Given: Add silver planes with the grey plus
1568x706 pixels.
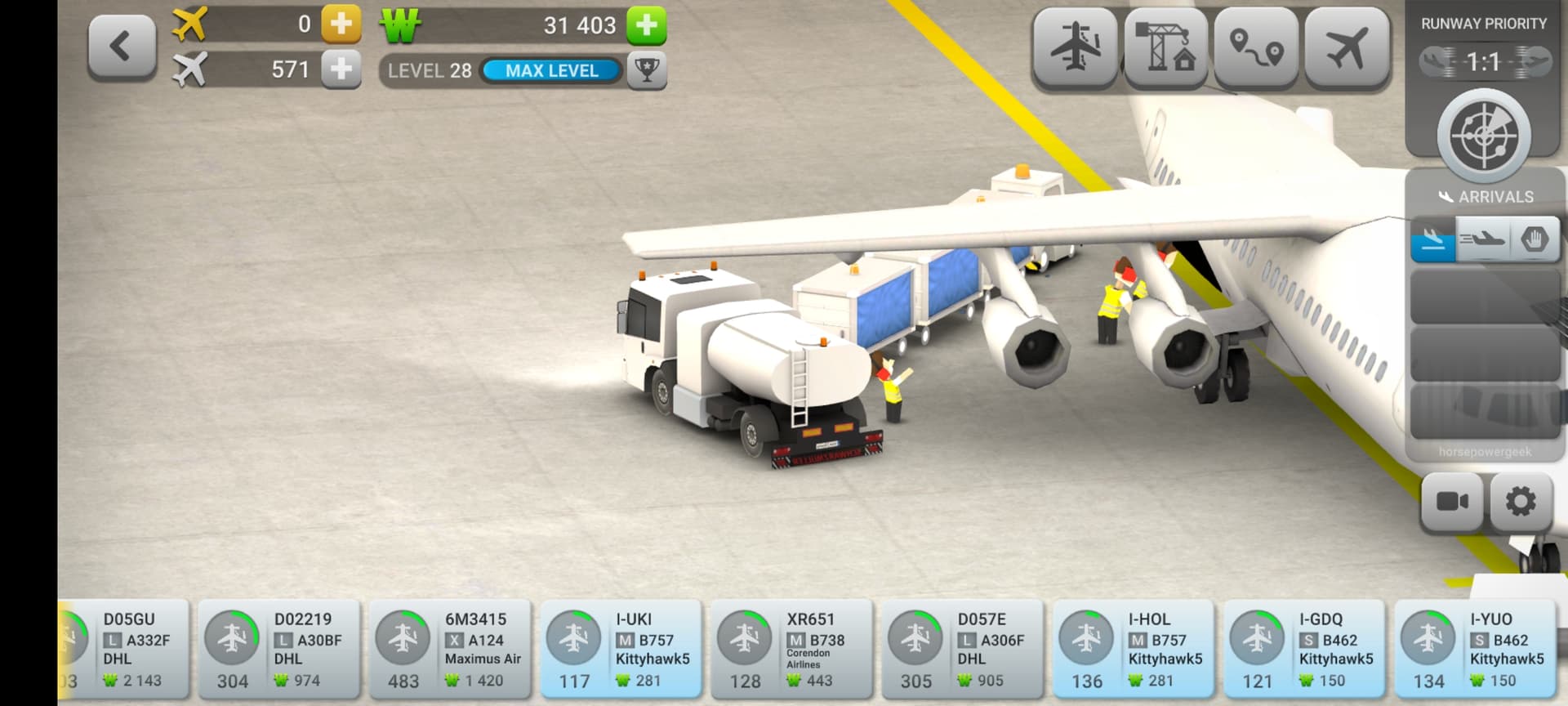Looking at the screenshot, I should [x=341, y=69].
